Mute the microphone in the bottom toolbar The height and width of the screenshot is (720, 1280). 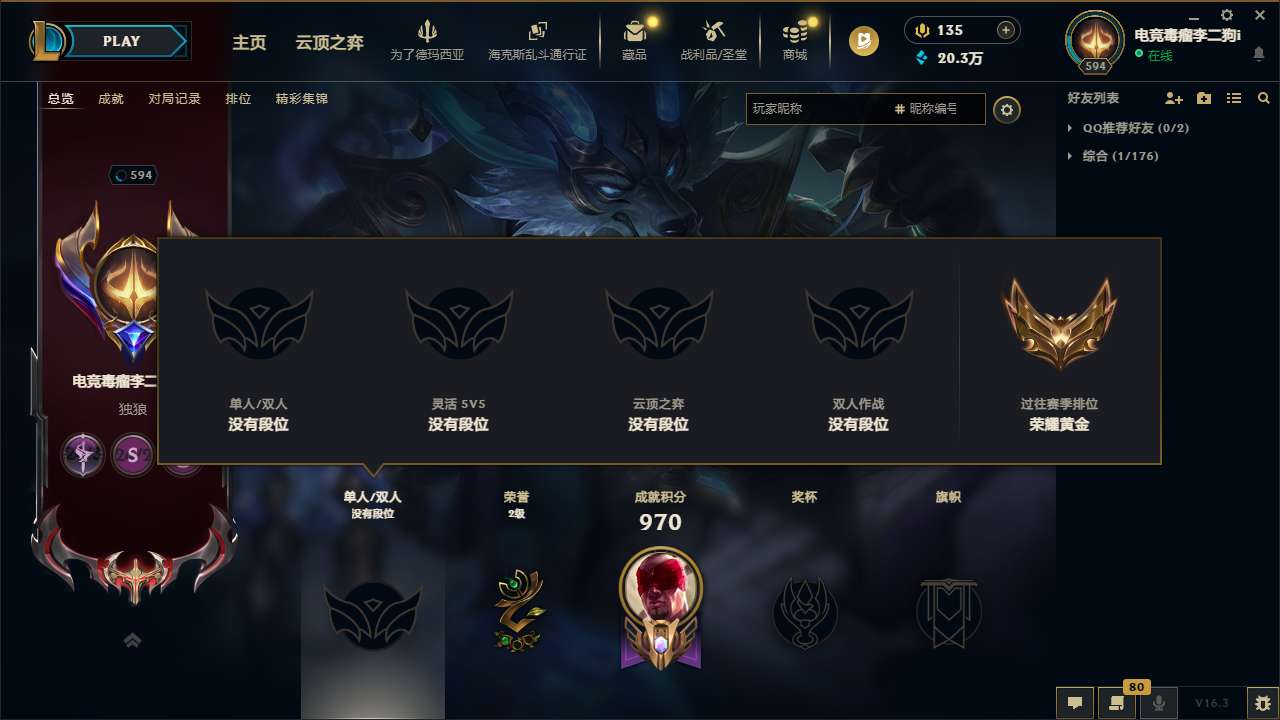click(x=1158, y=703)
